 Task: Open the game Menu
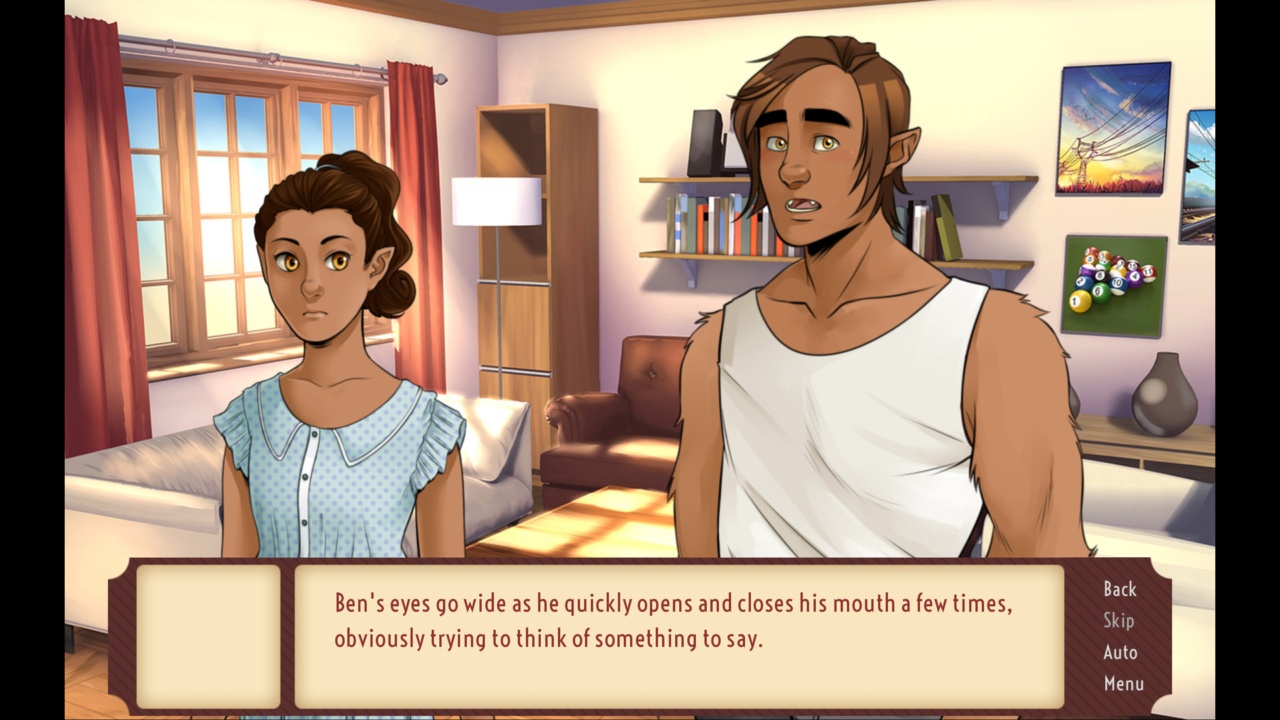(x=1122, y=684)
